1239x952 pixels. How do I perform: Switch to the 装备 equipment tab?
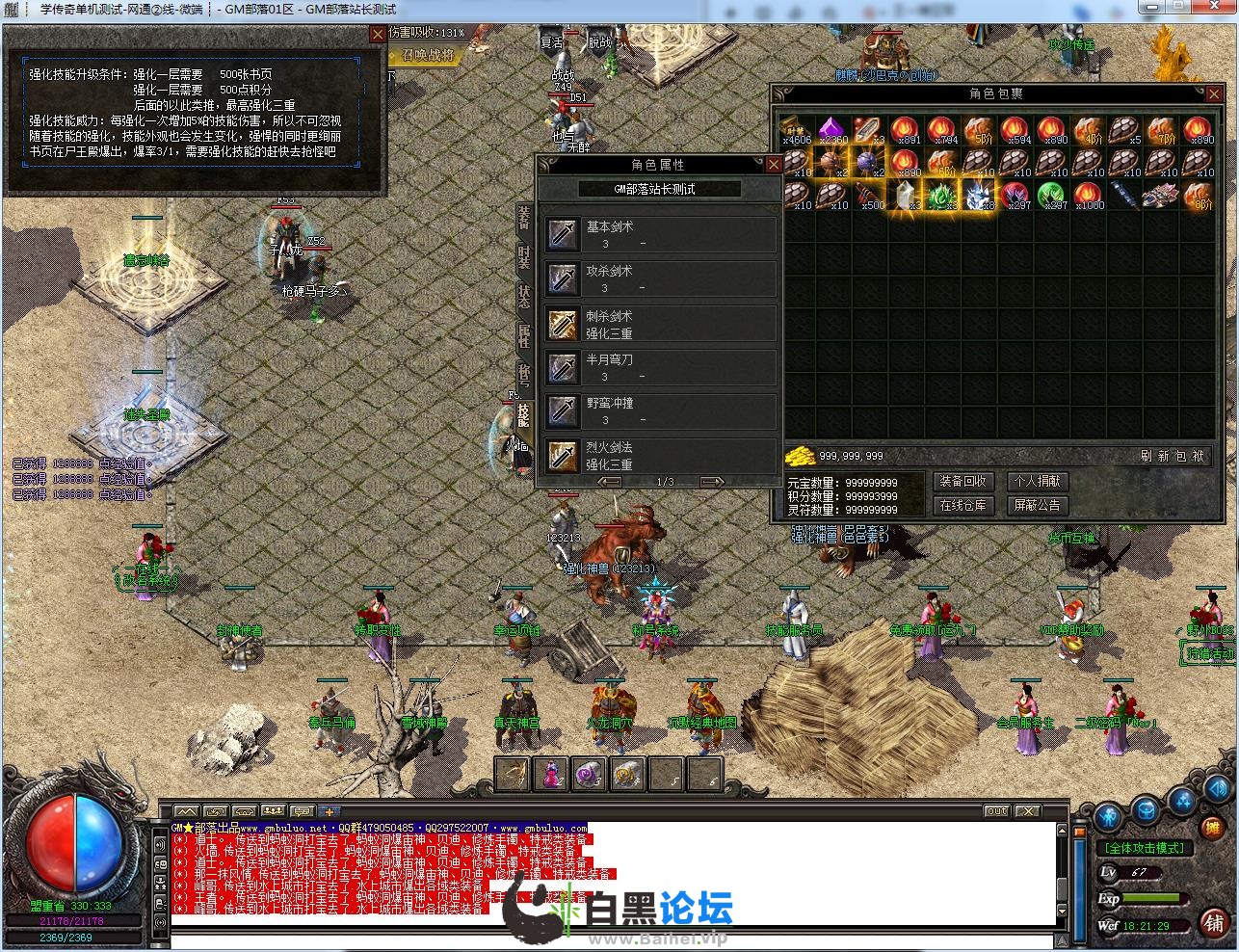[524, 218]
